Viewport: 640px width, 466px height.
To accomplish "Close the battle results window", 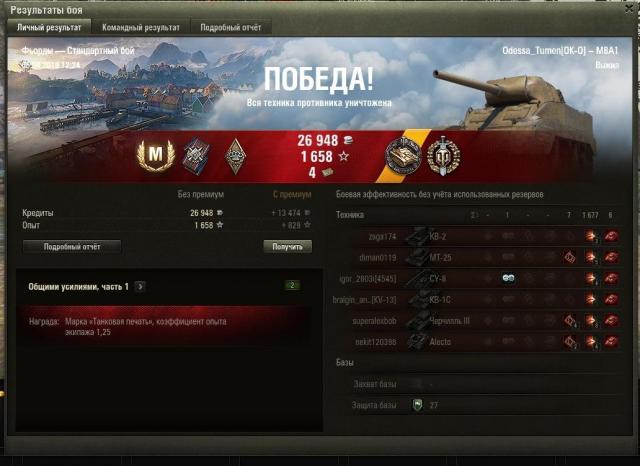I will pyautogui.click(x=629, y=7).
